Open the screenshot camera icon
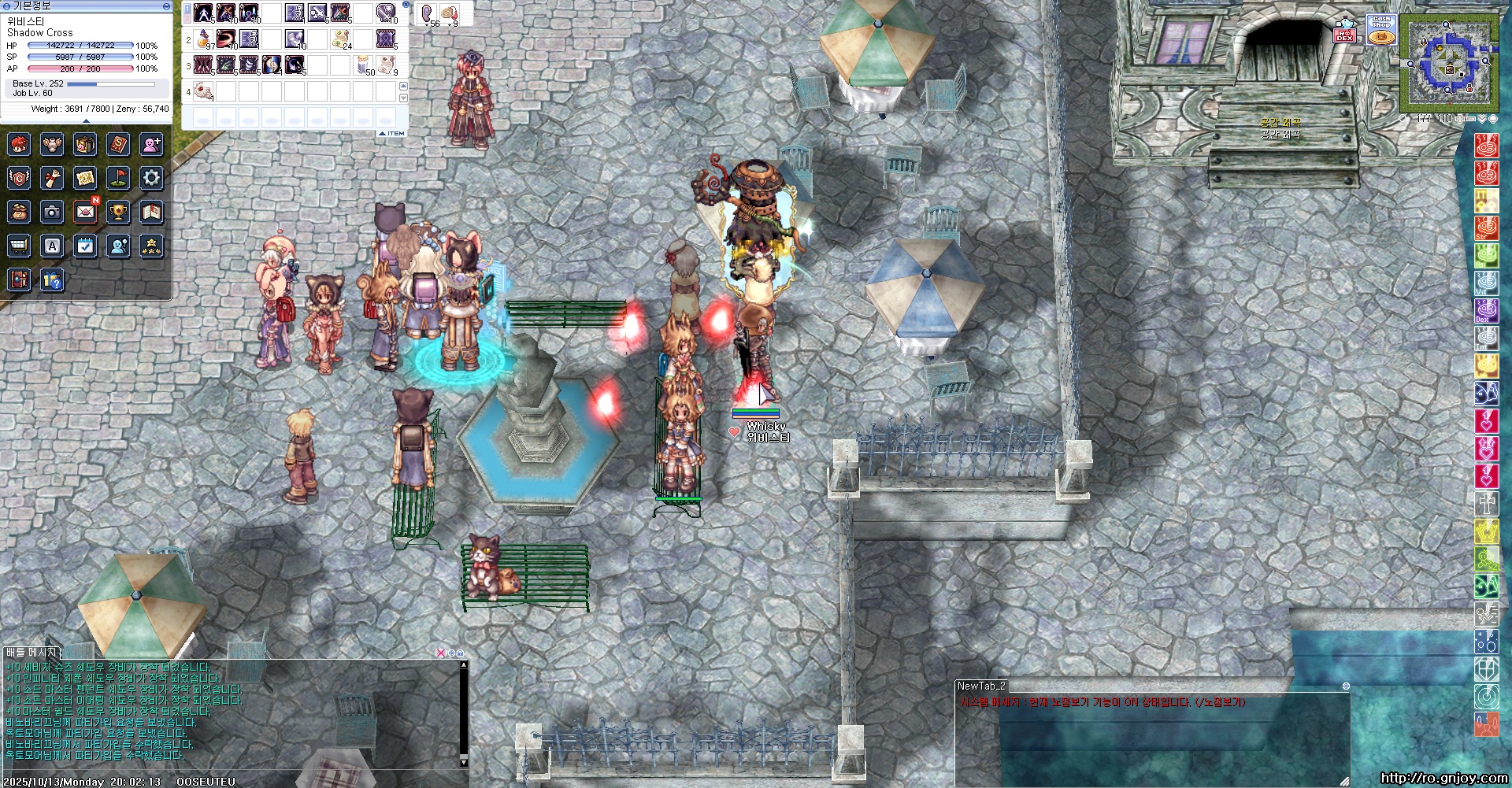 tap(52, 212)
